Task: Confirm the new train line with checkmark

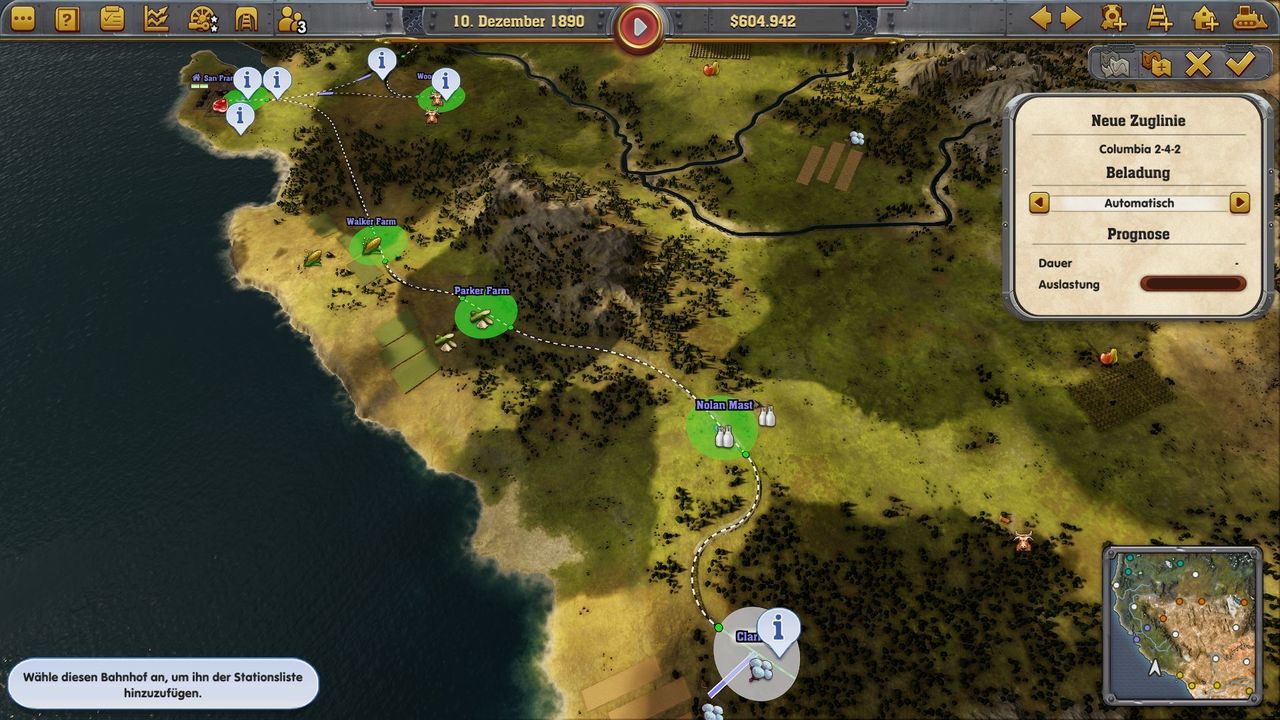Action: pyautogui.click(x=1240, y=64)
